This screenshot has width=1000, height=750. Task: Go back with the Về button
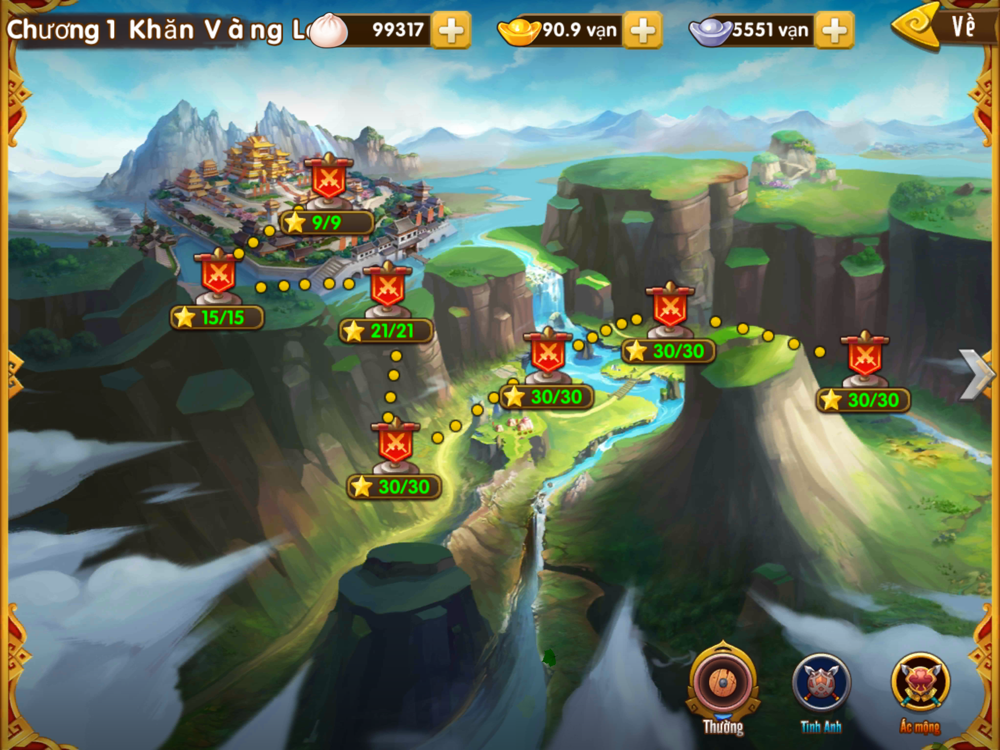[948, 27]
